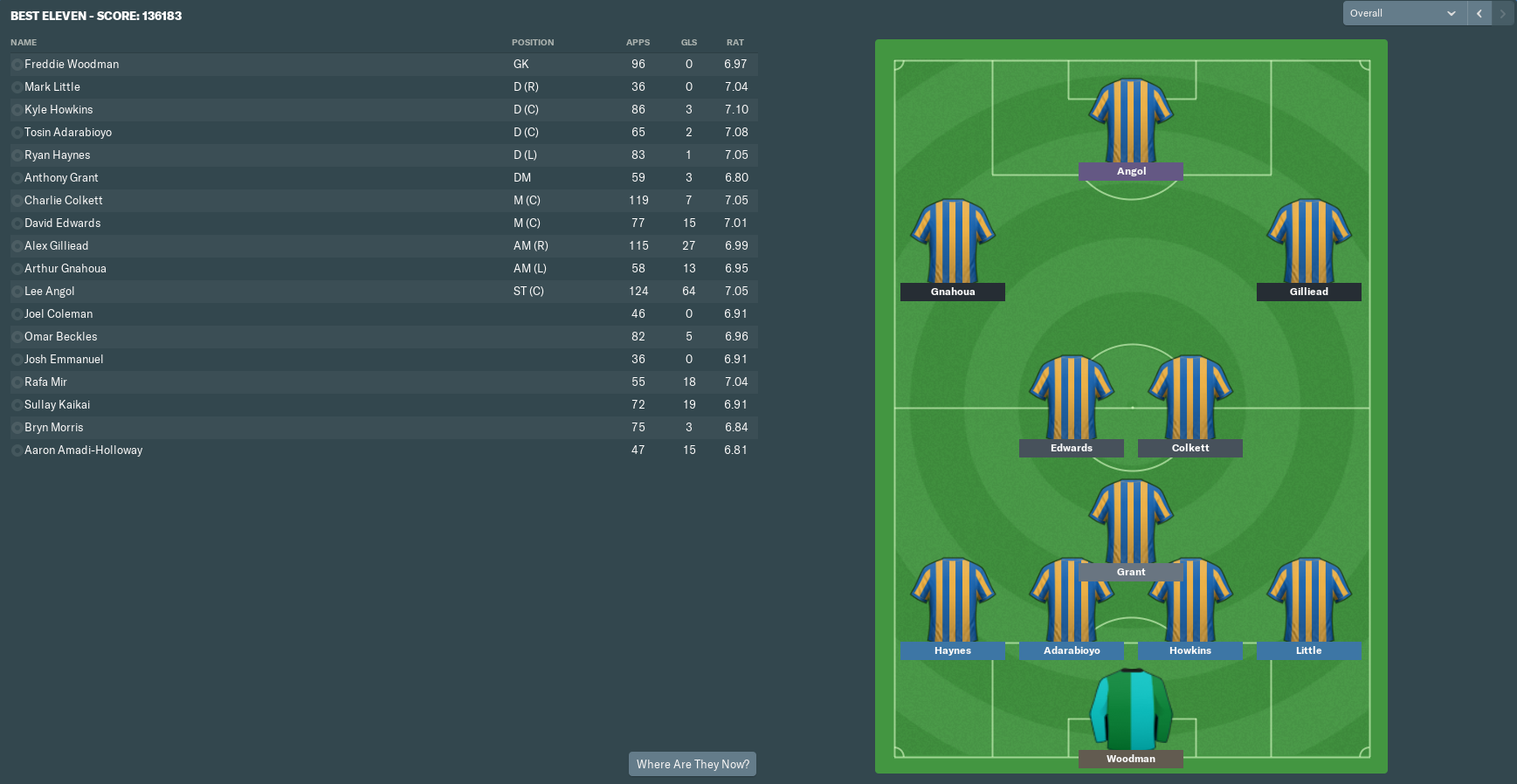Choose the Gnahoua shirt on the pitch
1517x784 pixels.
(953, 242)
